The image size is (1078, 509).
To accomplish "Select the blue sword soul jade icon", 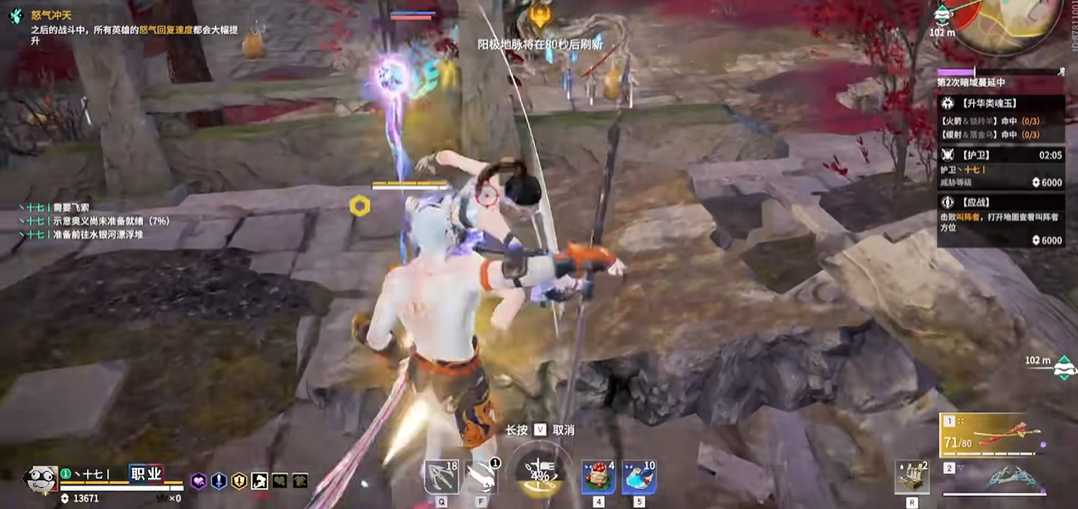I will point(218,481).
